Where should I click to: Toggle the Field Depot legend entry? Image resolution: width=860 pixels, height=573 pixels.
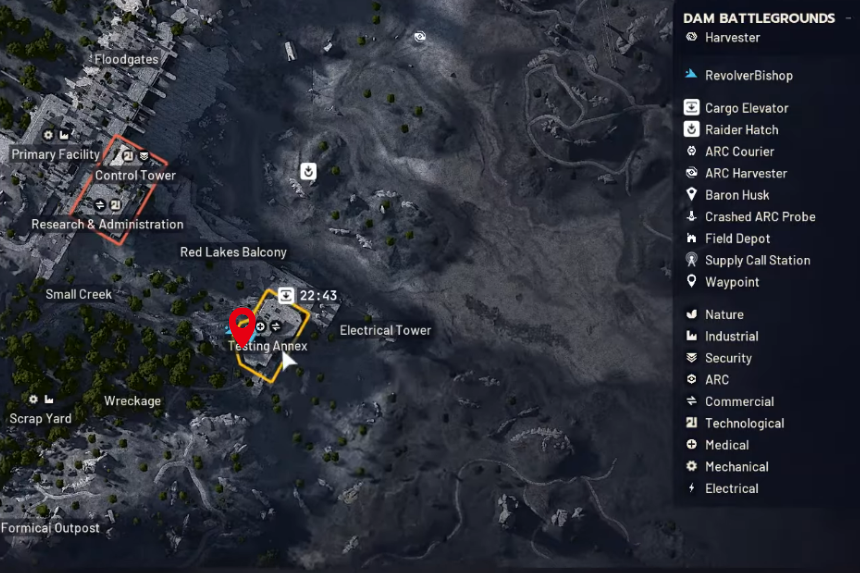coord(737,239)
